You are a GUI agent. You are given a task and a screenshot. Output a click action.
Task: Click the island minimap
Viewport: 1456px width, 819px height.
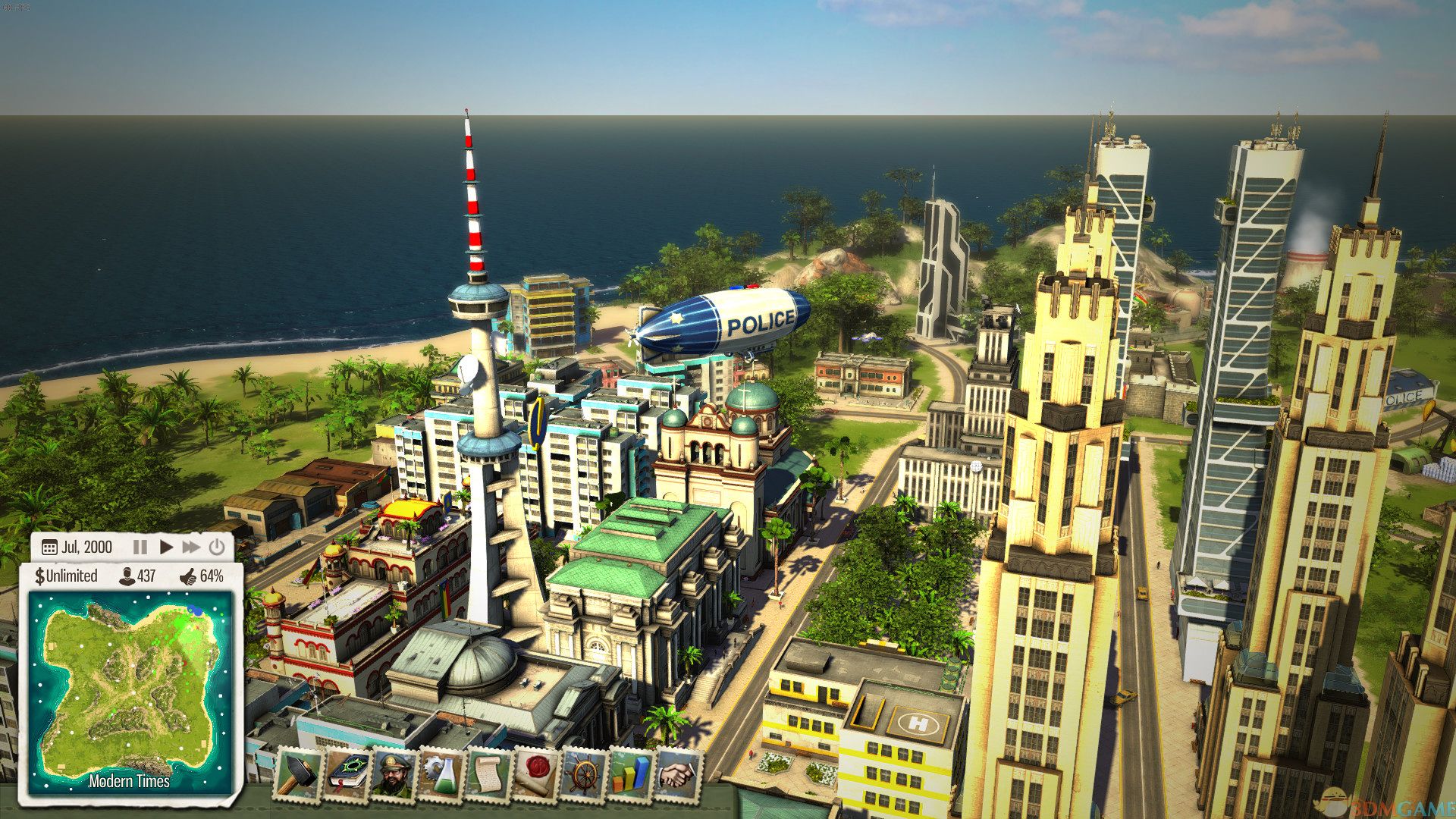coord(130,689)
